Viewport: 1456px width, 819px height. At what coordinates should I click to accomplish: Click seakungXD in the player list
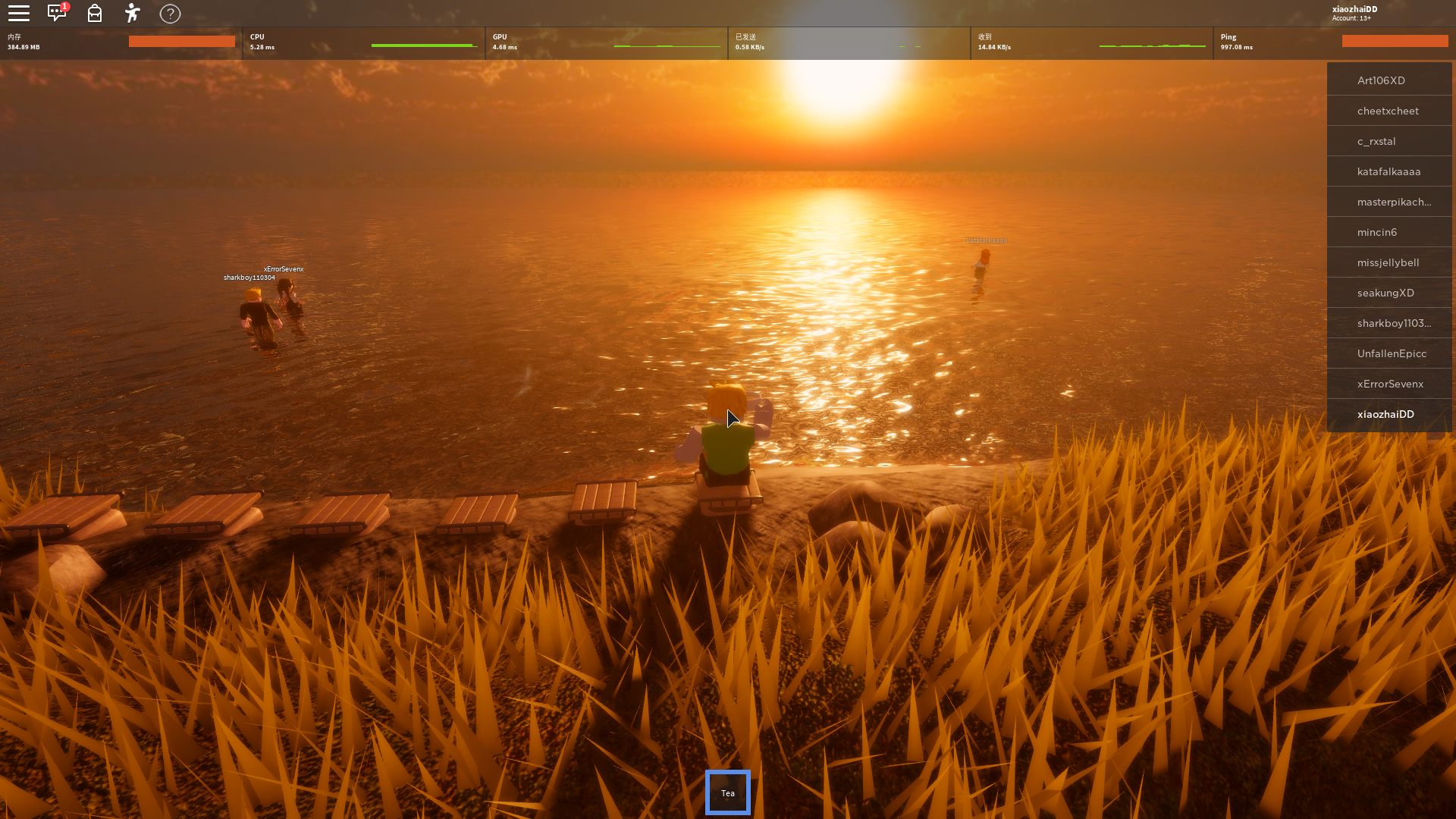point(1389,293)
